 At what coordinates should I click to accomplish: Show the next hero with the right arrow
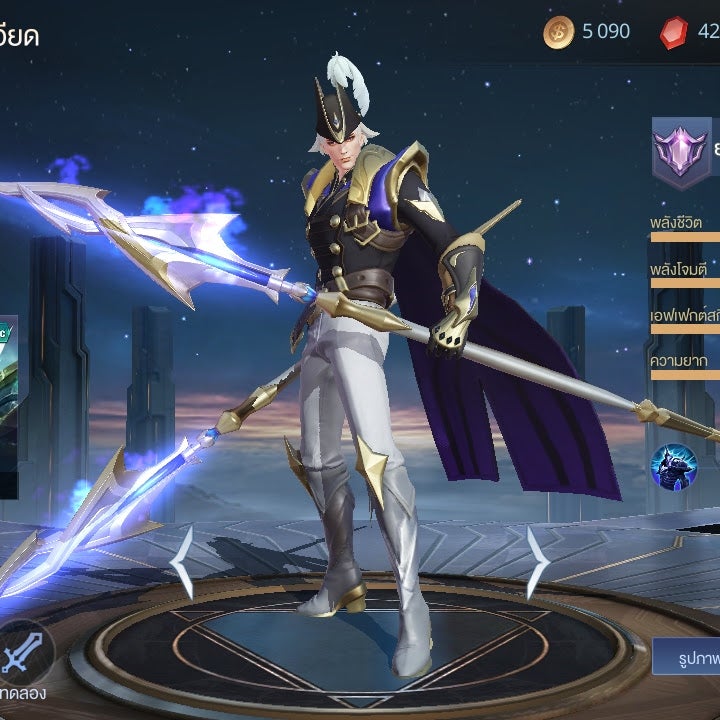click(x=537, y=563)
